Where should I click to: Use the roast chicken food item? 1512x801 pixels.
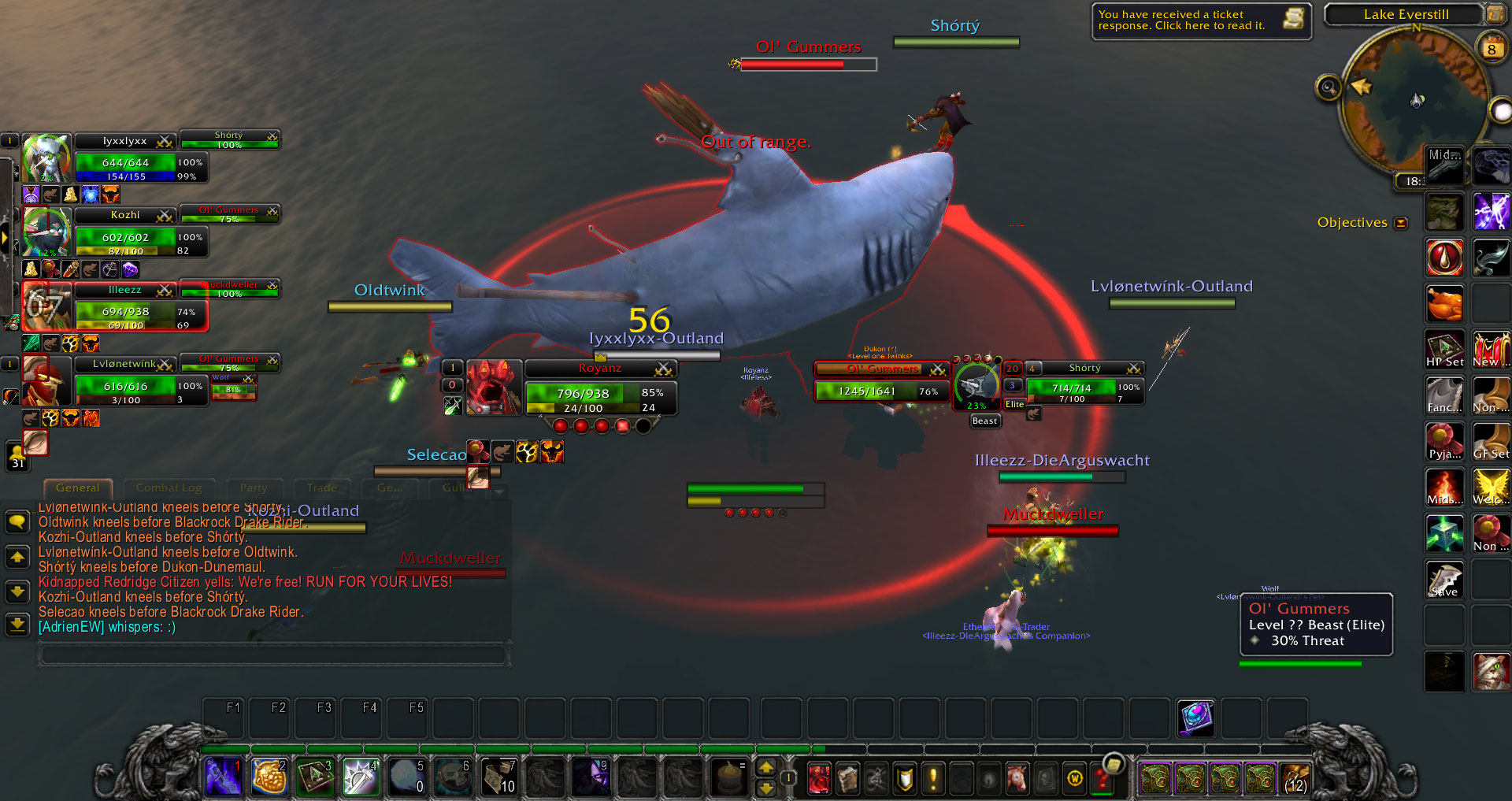coord(1444,304)
